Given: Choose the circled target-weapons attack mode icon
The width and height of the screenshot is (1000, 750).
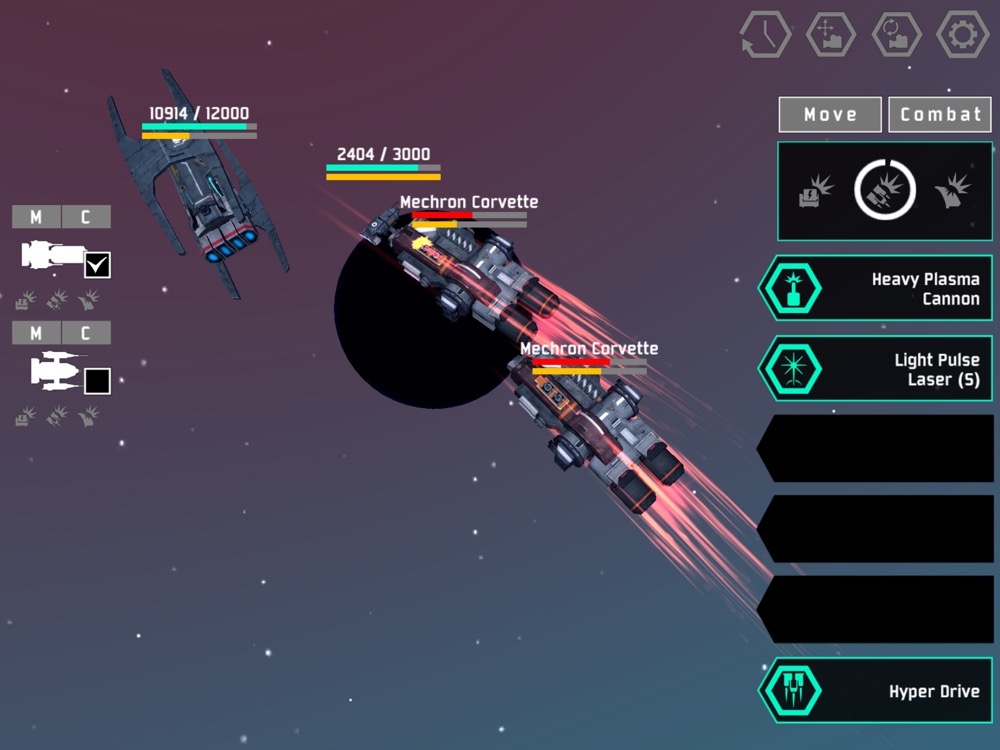Looking at the screenshot, I should [885, 190].
